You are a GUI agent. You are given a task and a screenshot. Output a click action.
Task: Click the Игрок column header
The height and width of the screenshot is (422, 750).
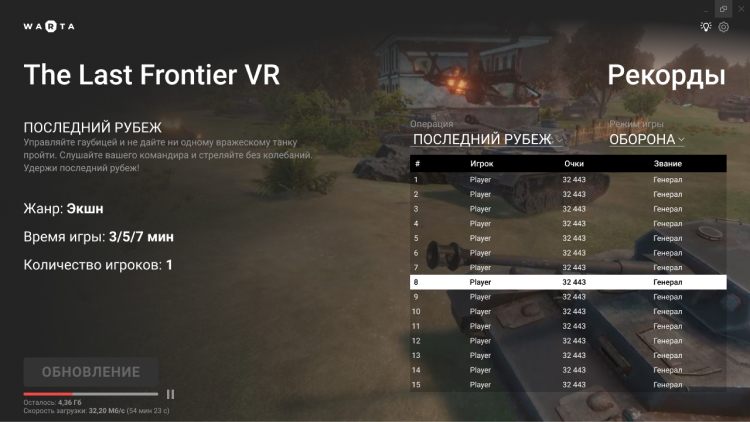pos(481,163)
